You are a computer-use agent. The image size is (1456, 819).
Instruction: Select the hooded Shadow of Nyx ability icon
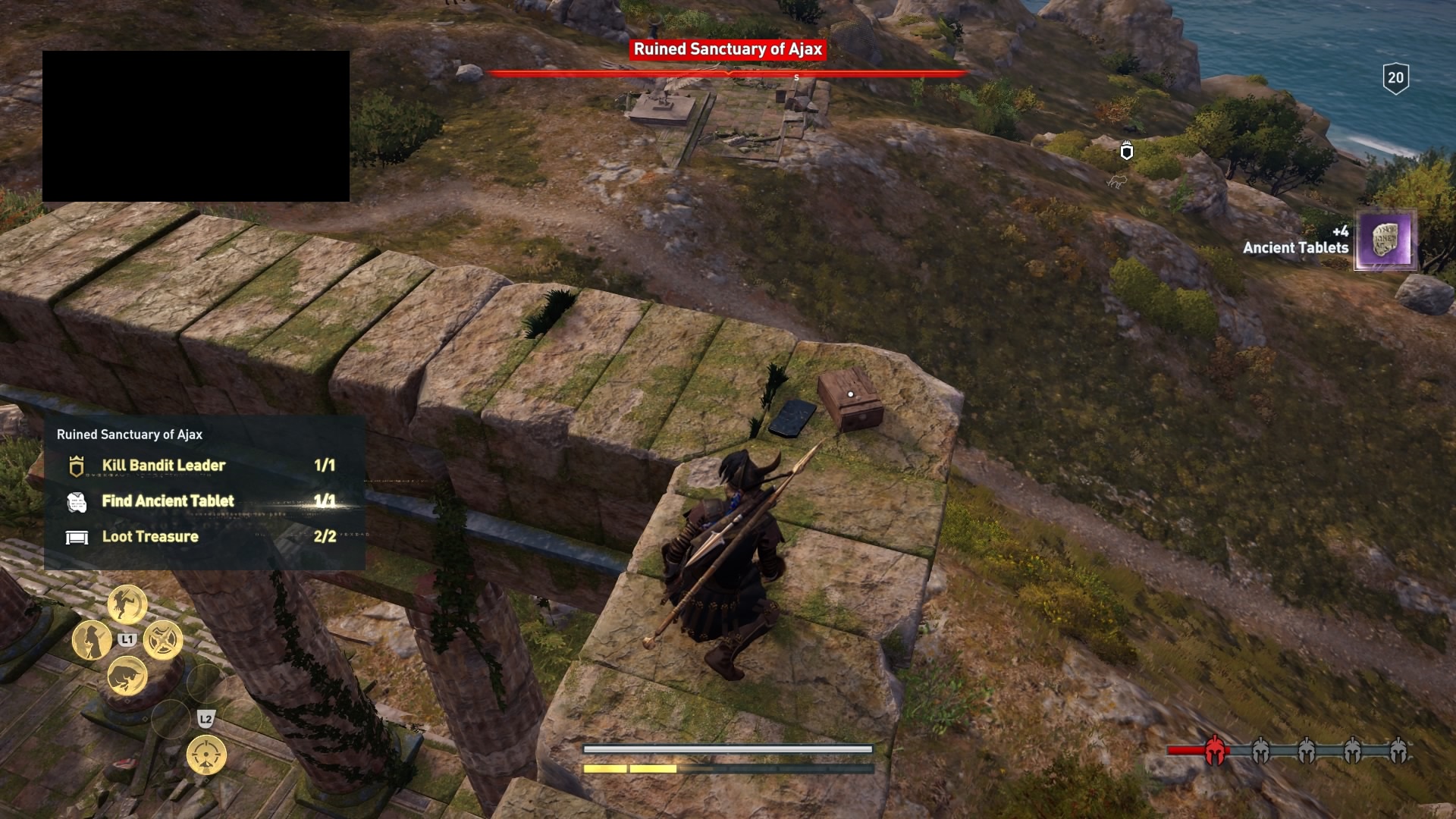pos(91,640)
